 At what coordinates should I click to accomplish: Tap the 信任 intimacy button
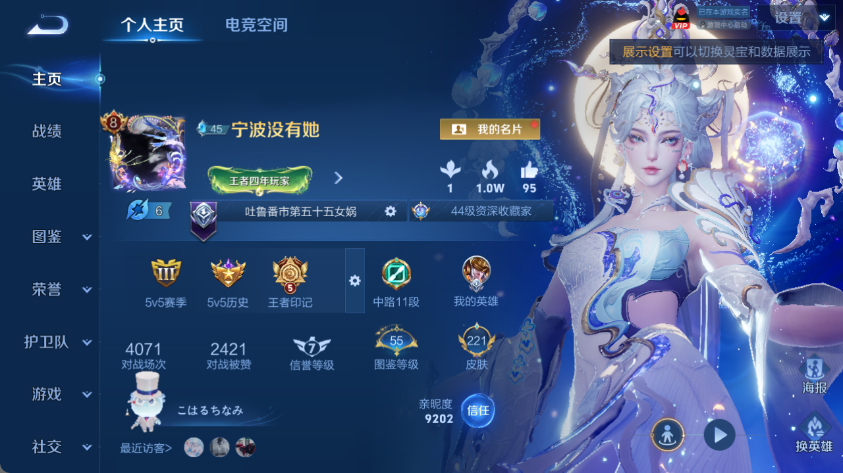pos(478,410)
